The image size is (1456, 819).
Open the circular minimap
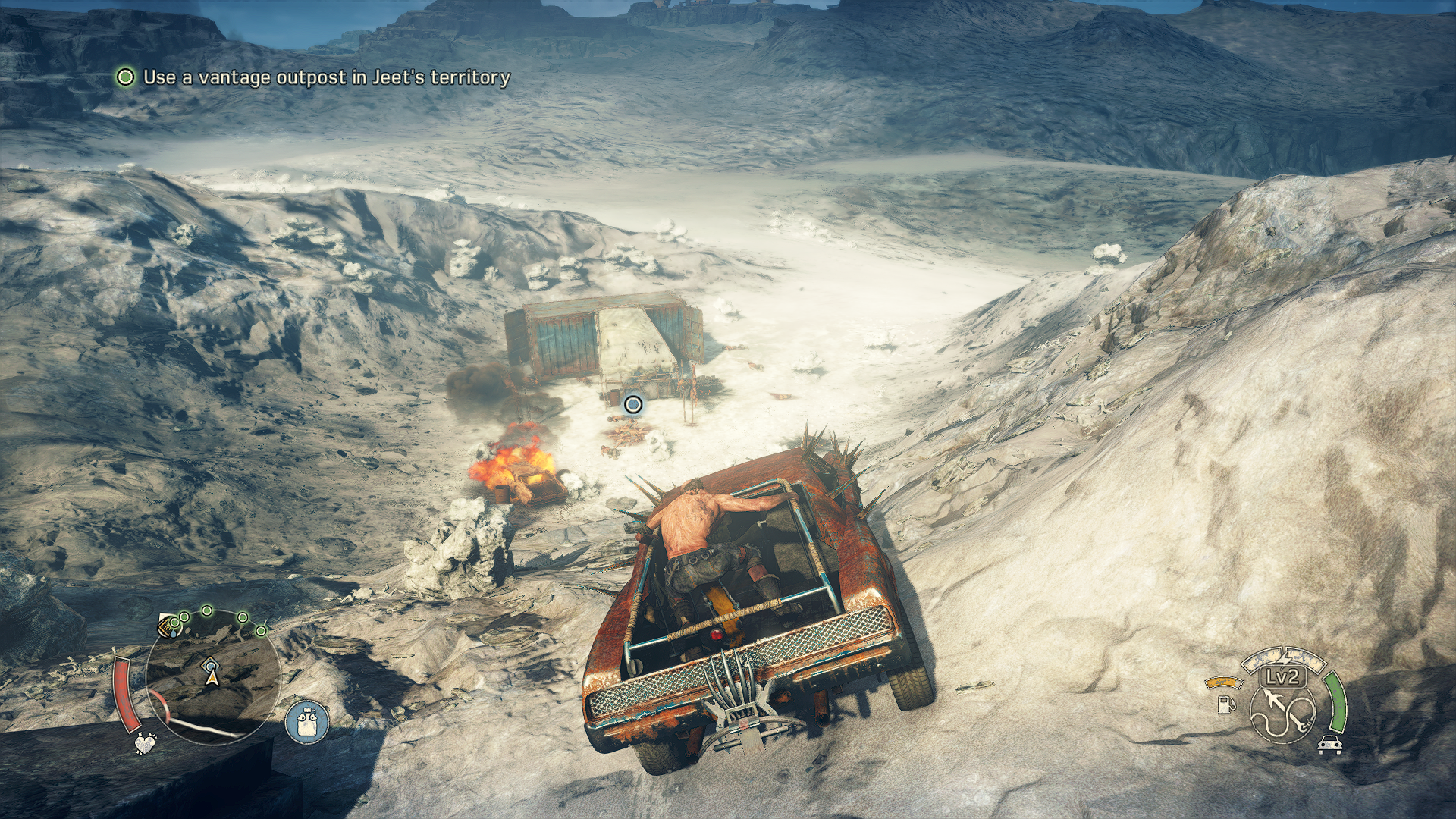tap(212, 676)
